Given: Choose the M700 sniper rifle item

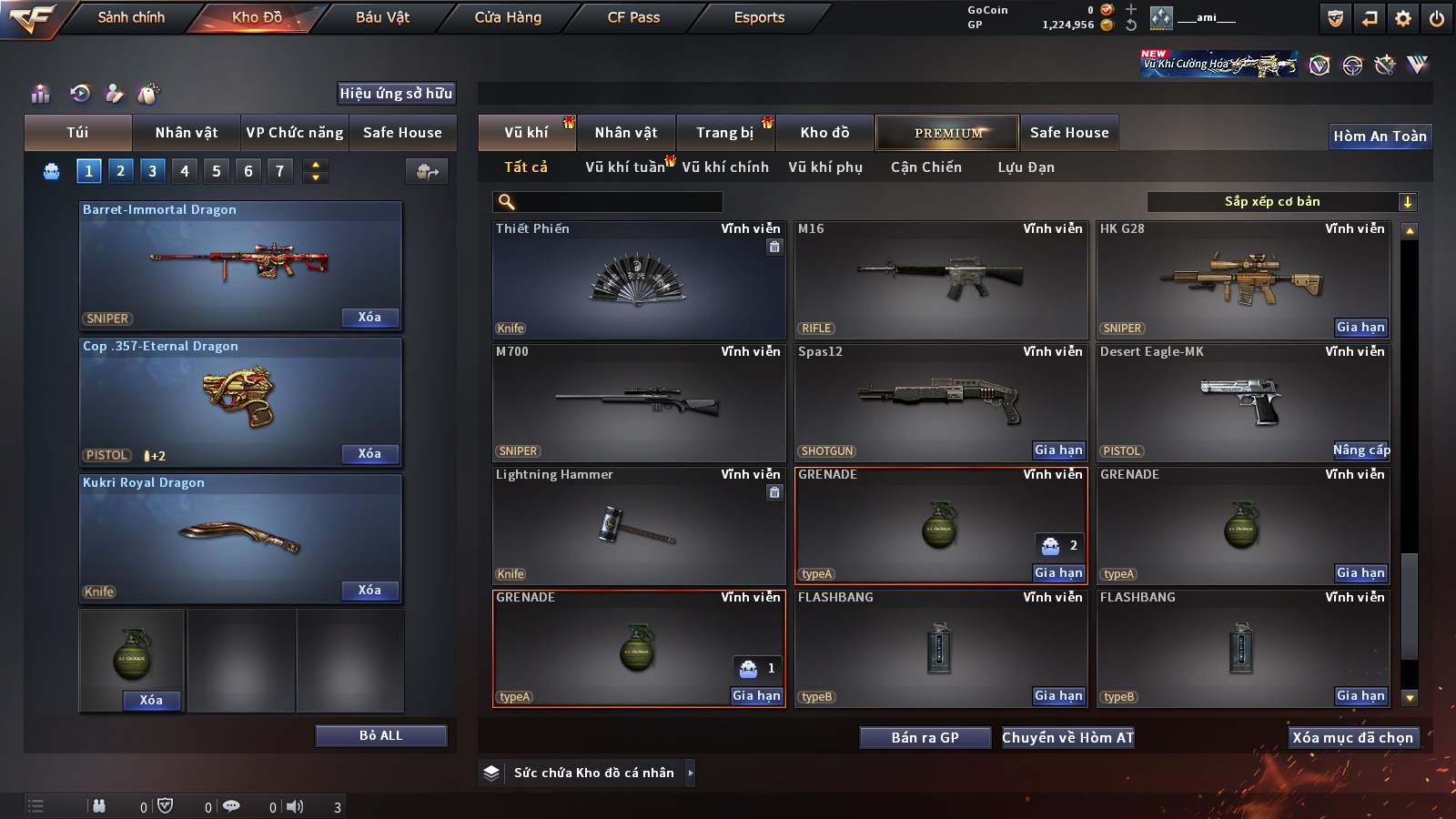Looking at the screenshot, I should click(x=638, y=402).
